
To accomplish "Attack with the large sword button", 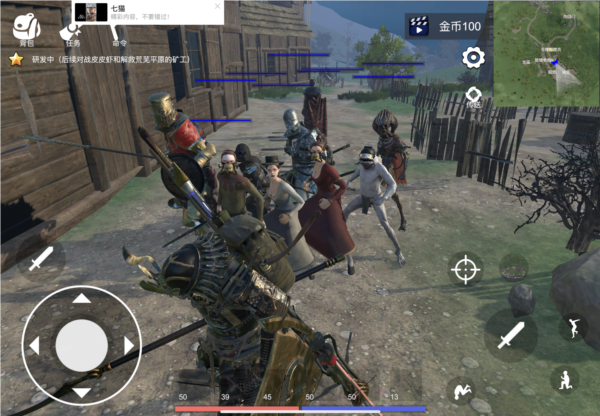I will click(x=511, y=334).
